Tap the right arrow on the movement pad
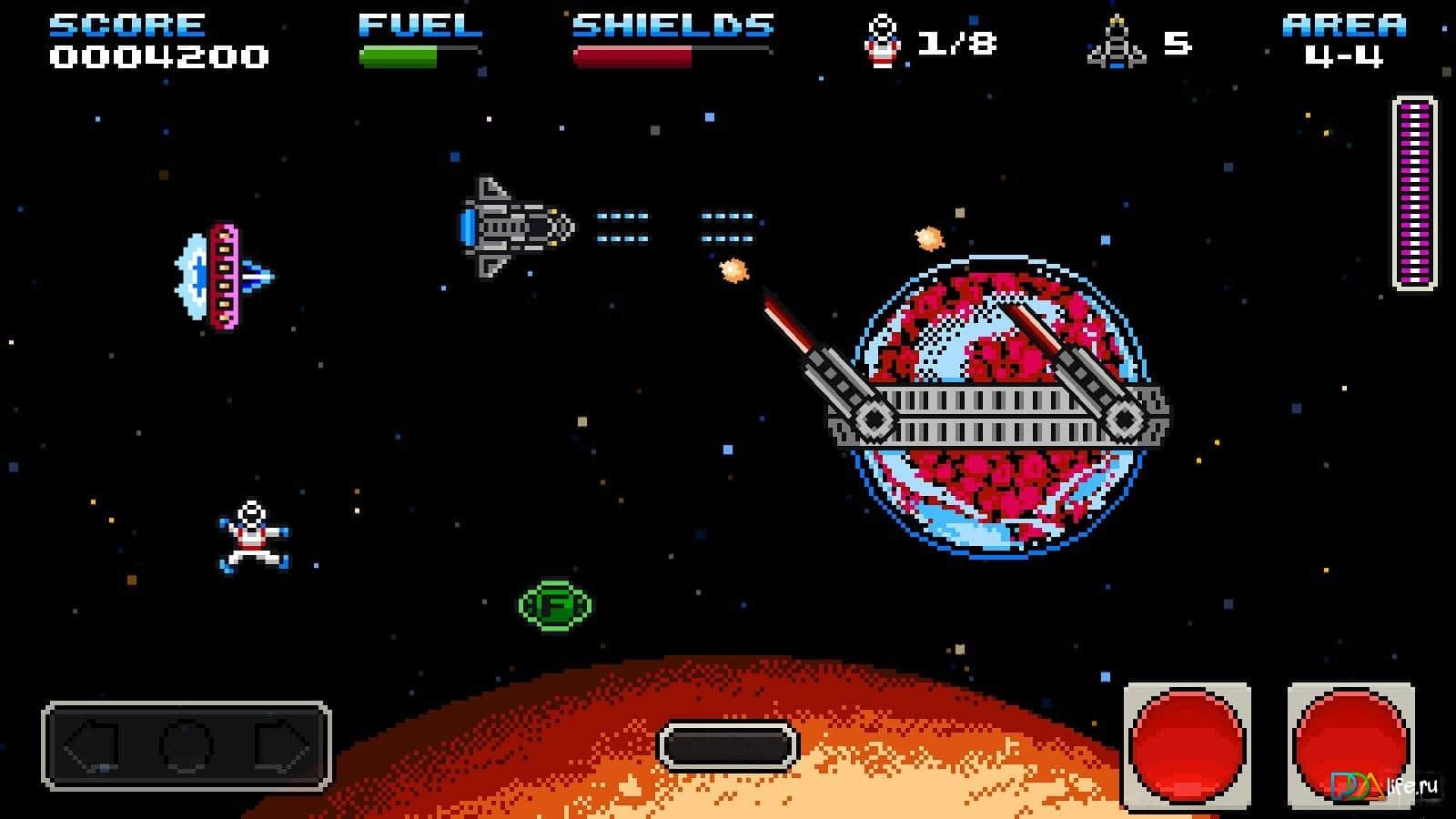1456x819 pixels. (283, 747)
